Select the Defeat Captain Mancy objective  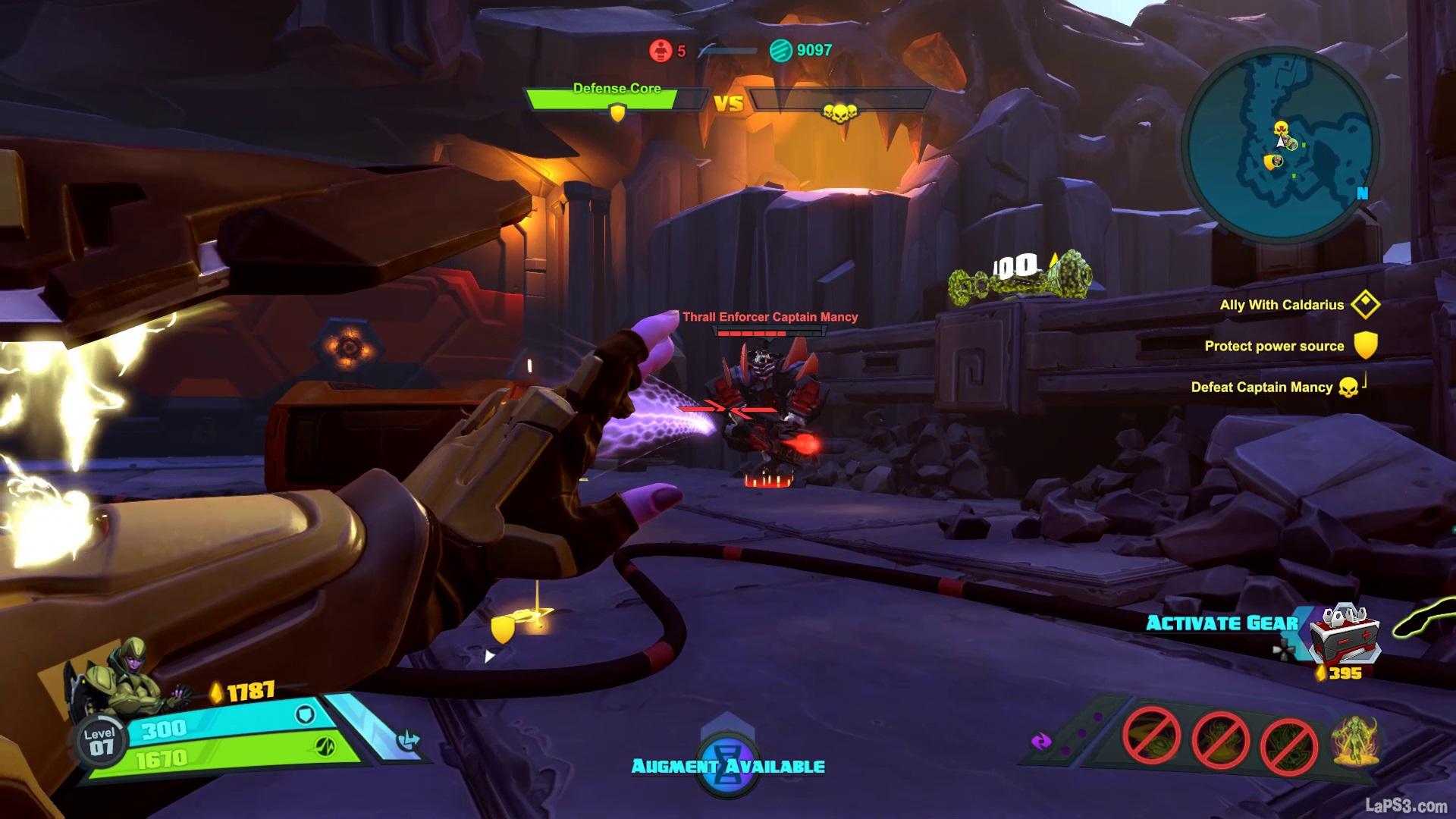click(x=1262, y=388)
